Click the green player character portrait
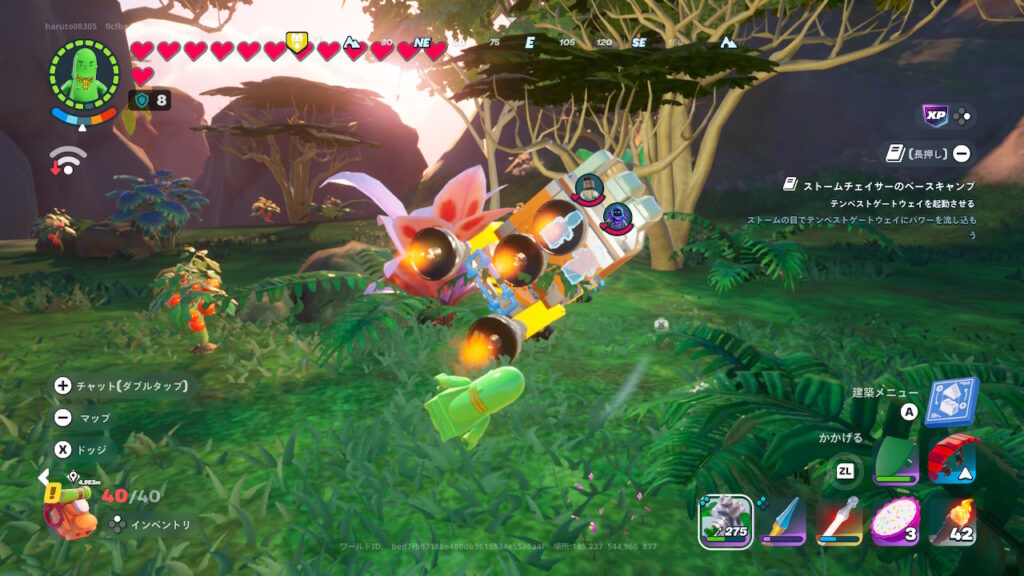The image size is (1024, 576). pos(83,73)
